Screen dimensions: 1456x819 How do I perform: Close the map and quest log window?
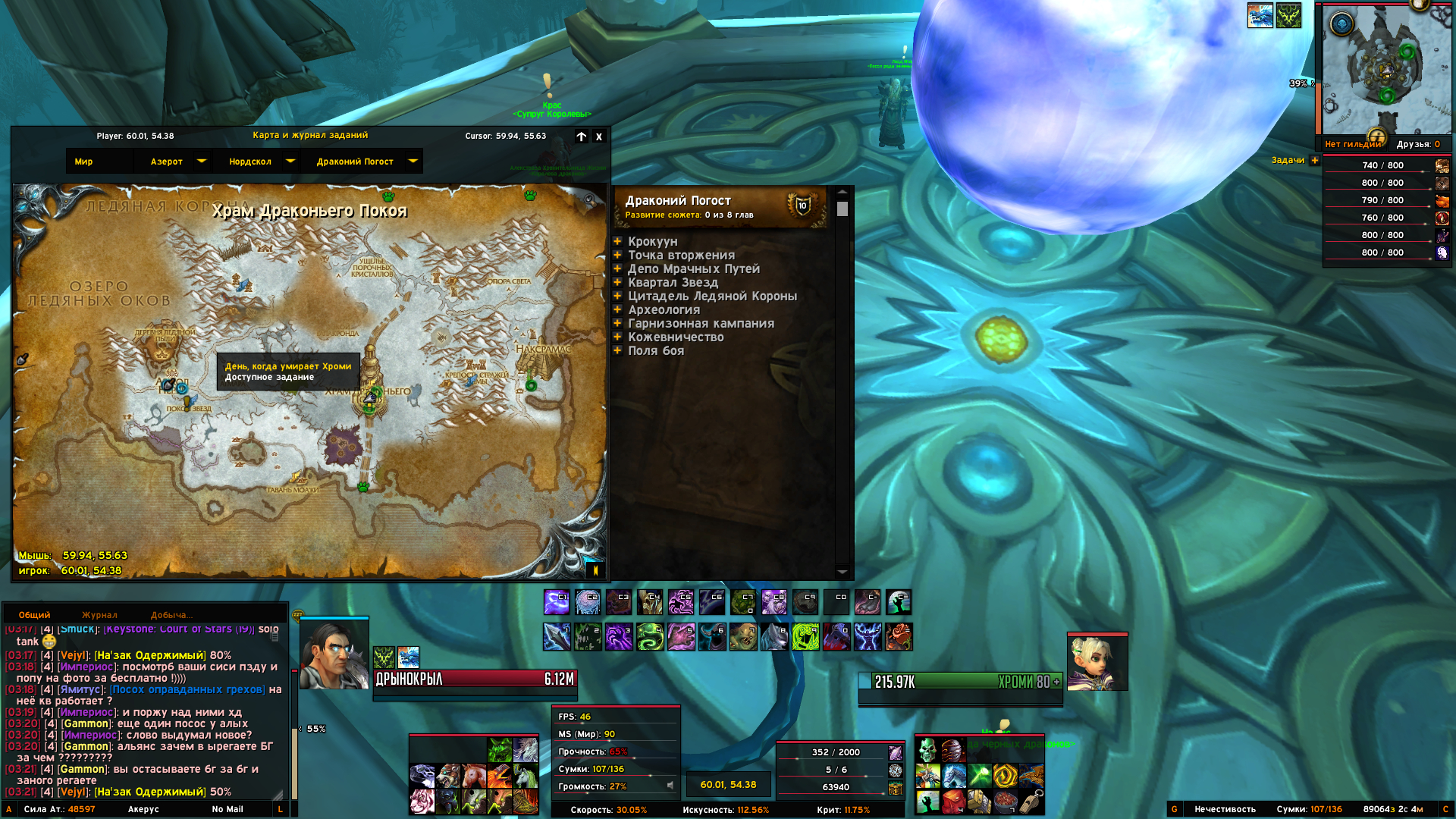(599, 137)
